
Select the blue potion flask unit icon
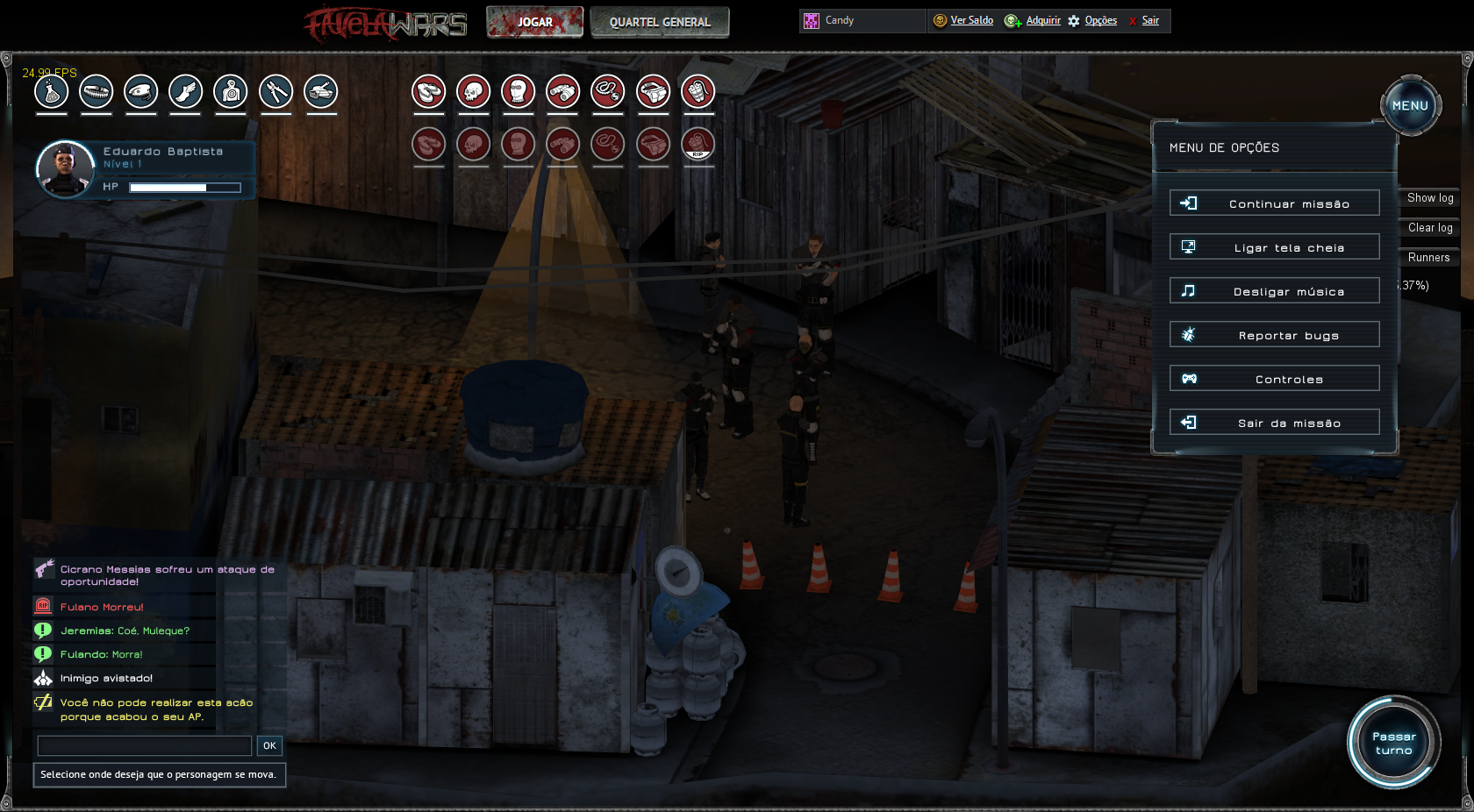coord(51,91)
